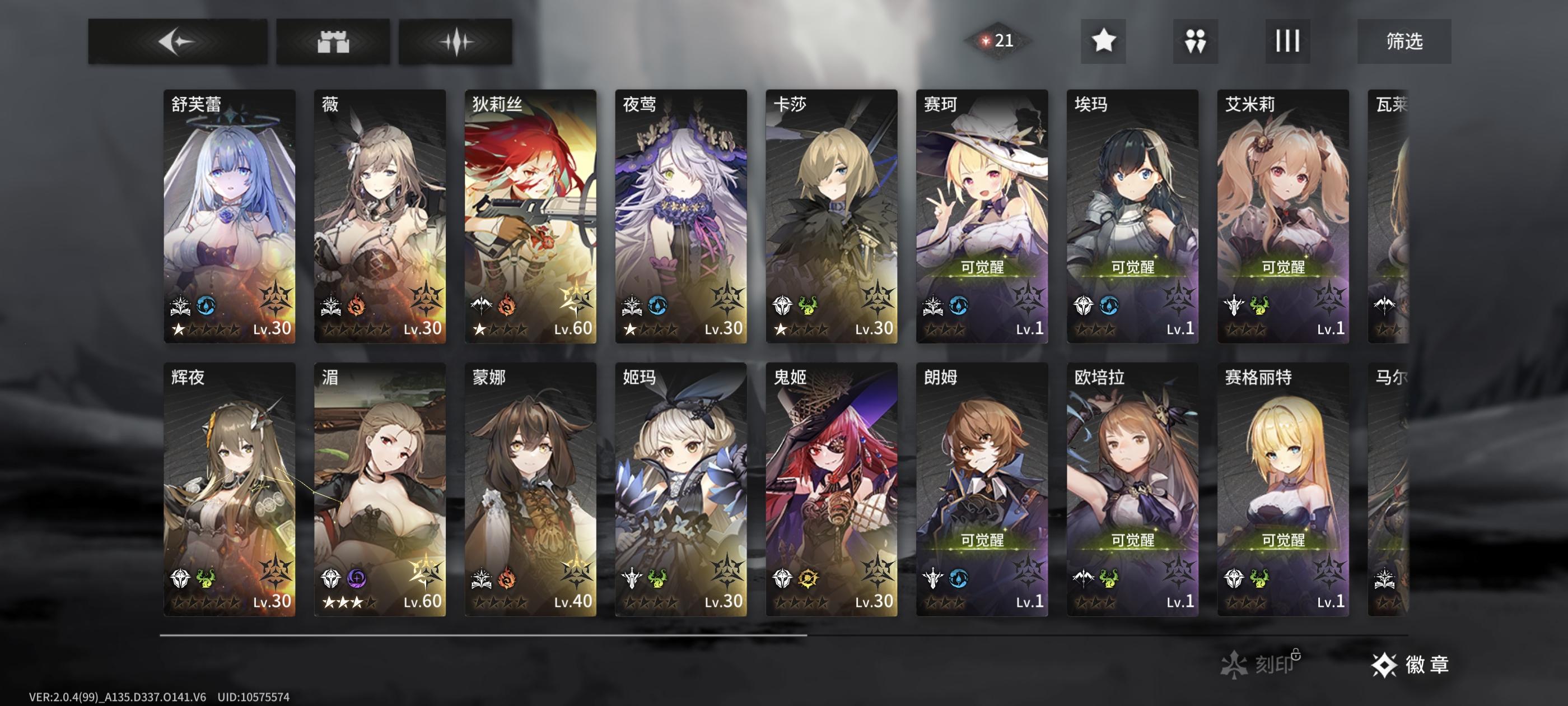Click the back arrow at top left
The height and width of the screenshot is (706, 1568).
tap(178, 40)
